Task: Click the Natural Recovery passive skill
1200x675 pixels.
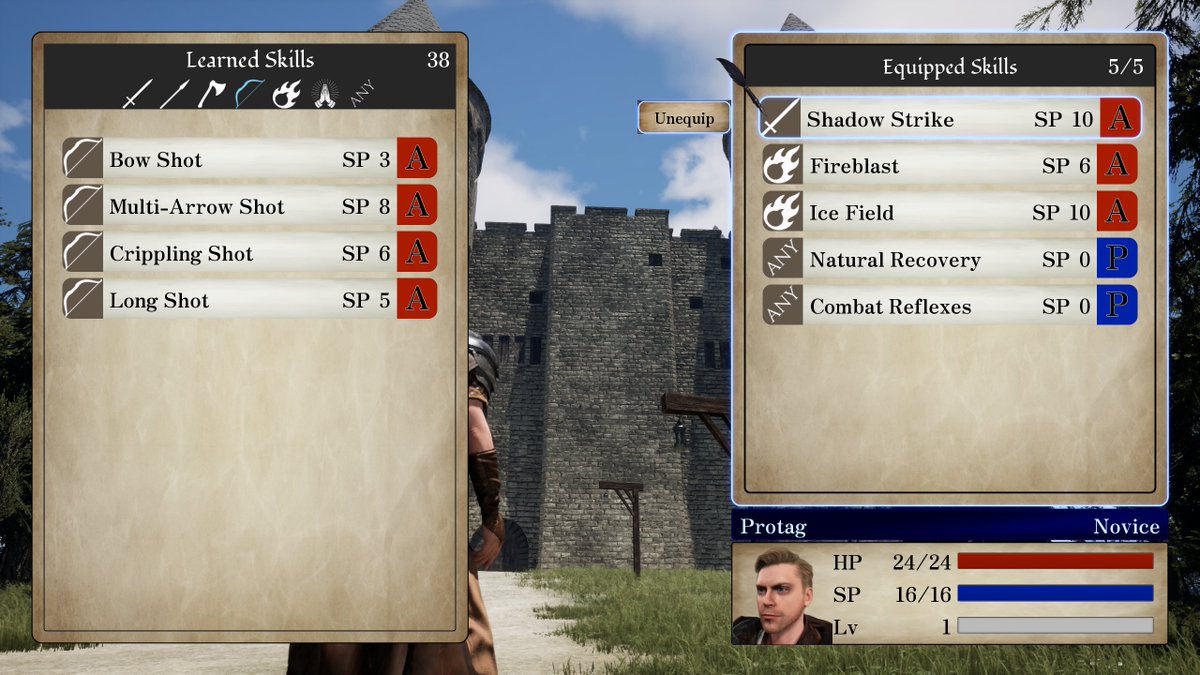Action: (x=948, y=260)
